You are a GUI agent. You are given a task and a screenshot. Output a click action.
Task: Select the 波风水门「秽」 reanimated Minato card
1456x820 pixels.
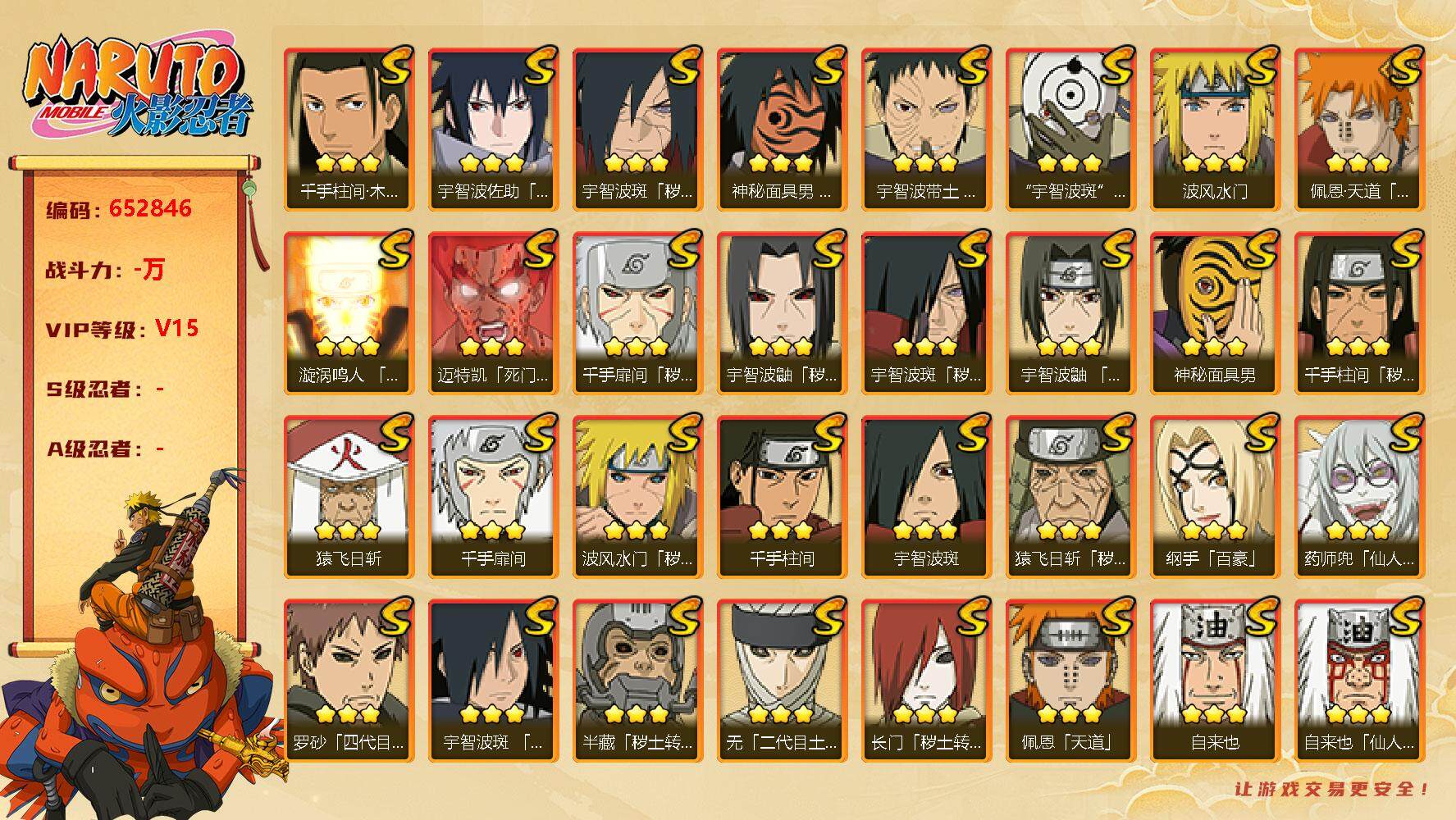pos(638,496)
